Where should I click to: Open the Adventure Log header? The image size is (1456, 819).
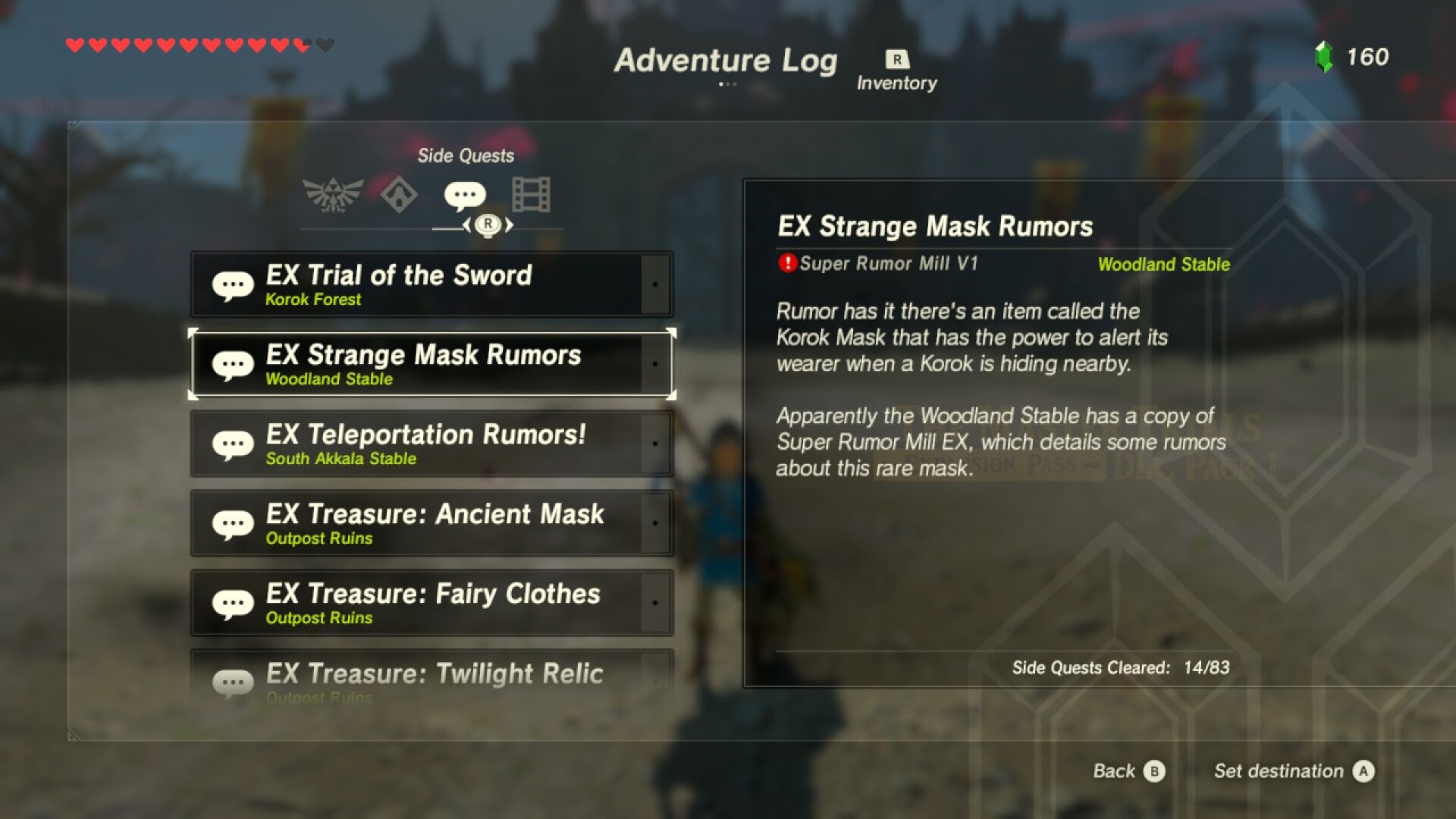[726, 61]
